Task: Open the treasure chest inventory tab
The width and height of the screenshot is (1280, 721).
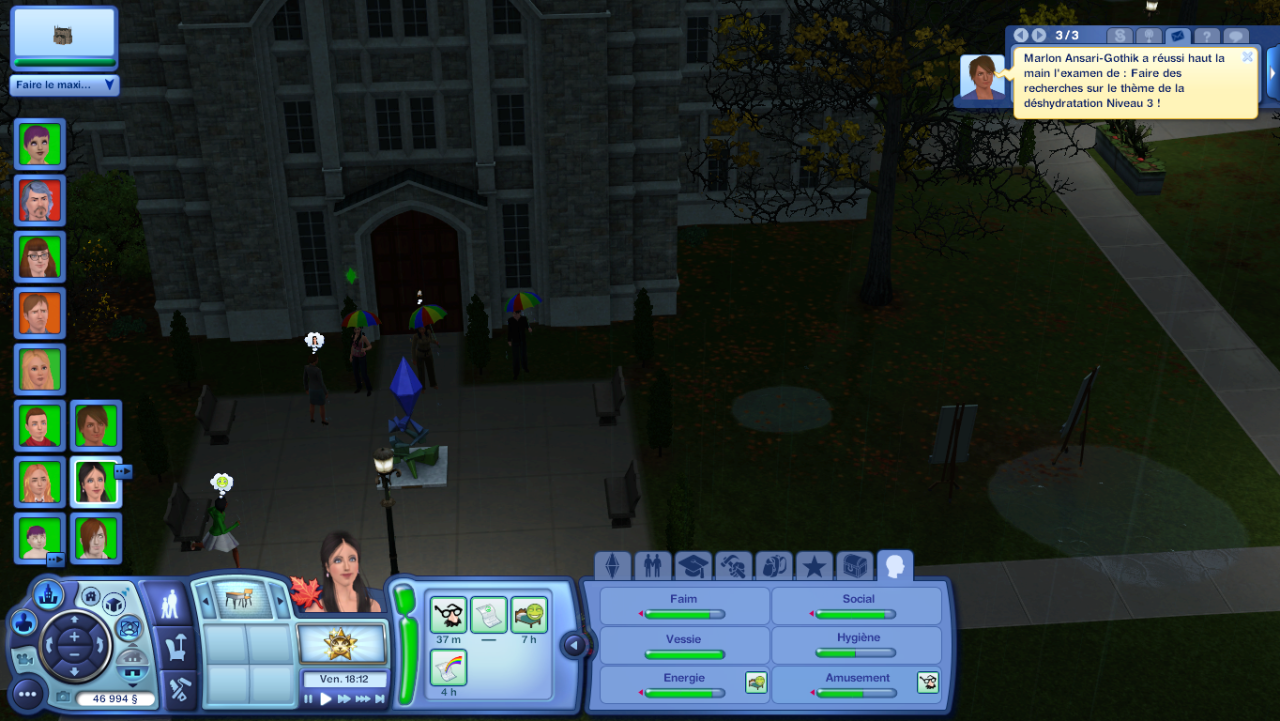Action: point(855,567)
